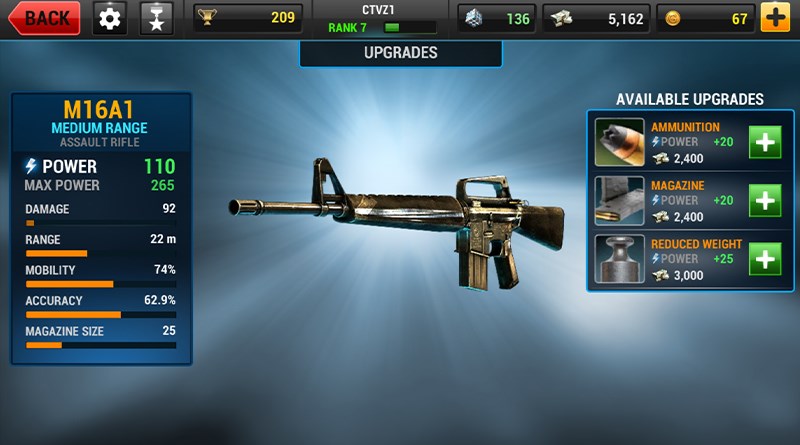800x445 pixels.
Task: Select the Reduced Weight thumbnail
Action: click(x=620, y=260)
